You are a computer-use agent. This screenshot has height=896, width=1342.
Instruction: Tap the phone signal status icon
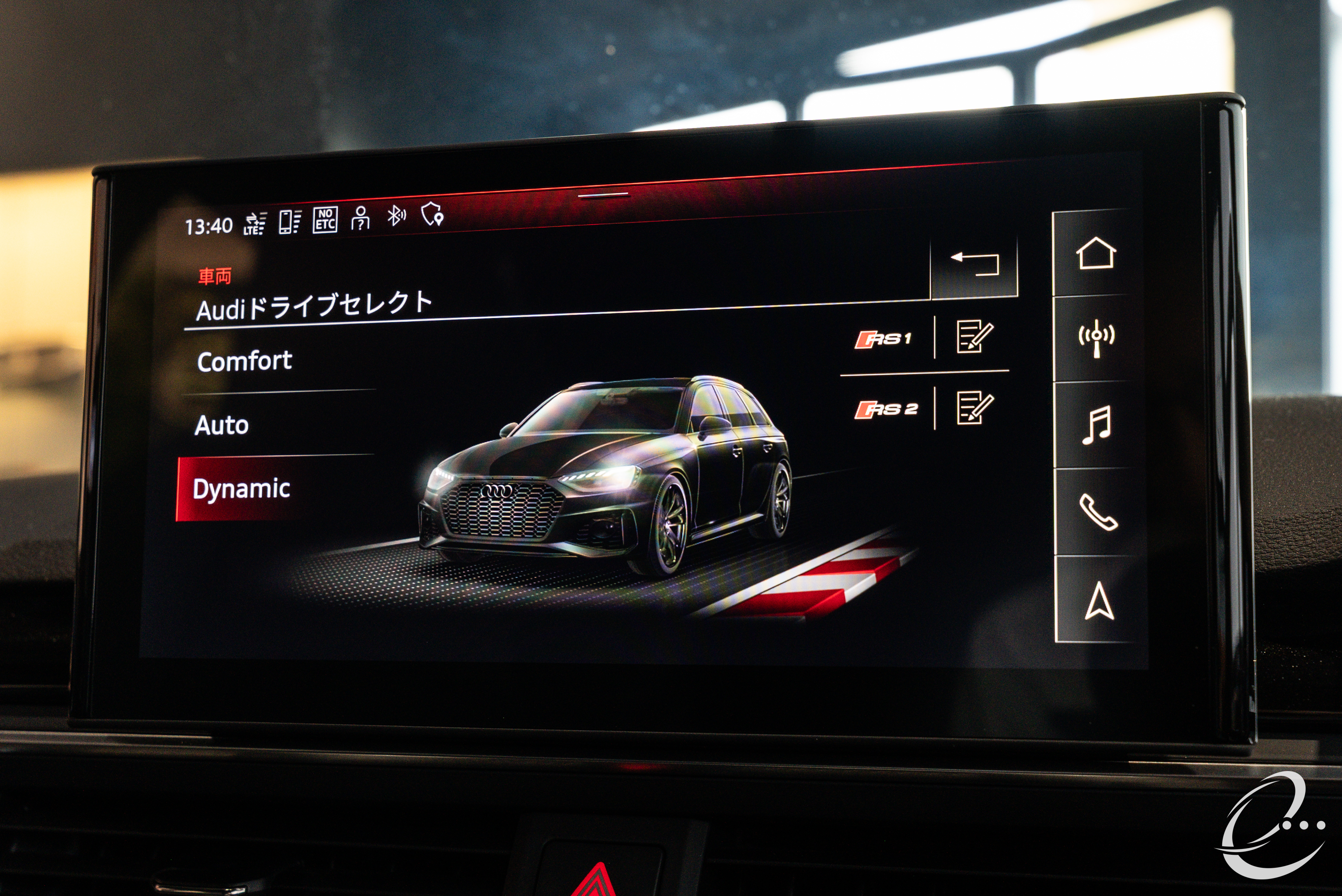[x=289, y=222]
